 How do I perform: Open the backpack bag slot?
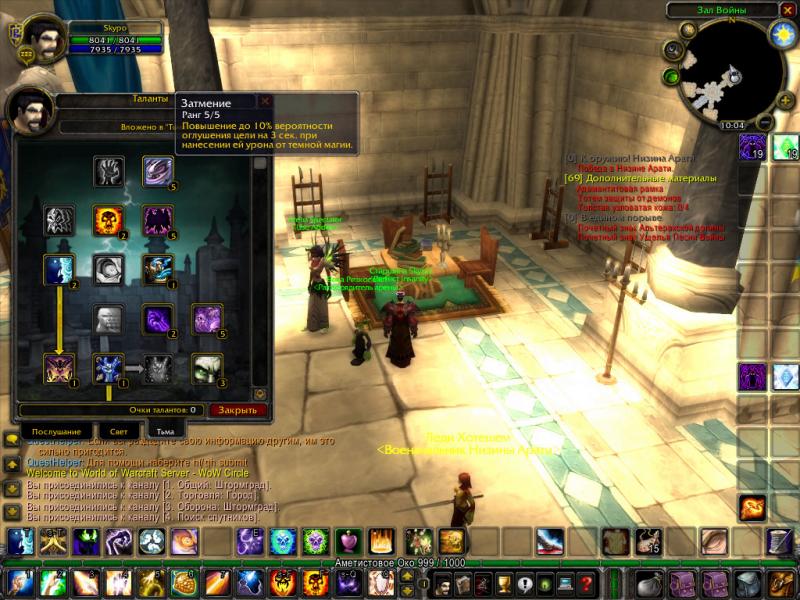click(779, 584)
